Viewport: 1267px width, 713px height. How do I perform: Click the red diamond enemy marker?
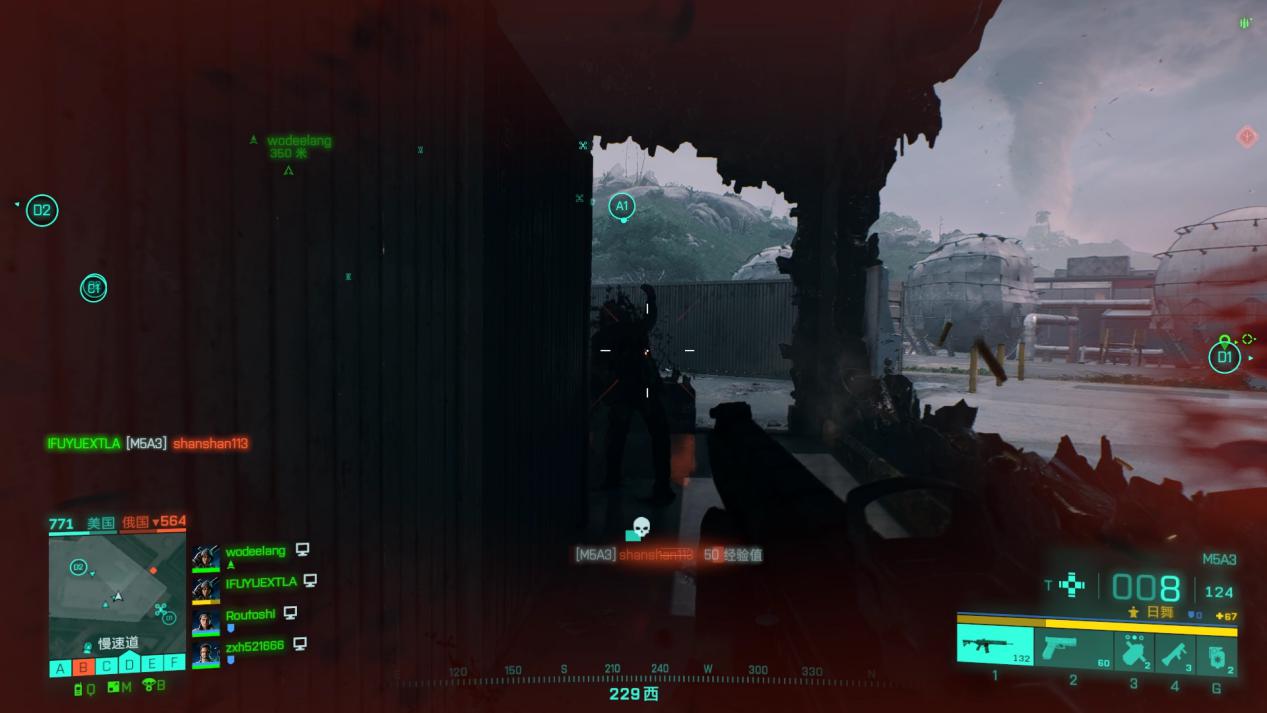click(1246, 136)
